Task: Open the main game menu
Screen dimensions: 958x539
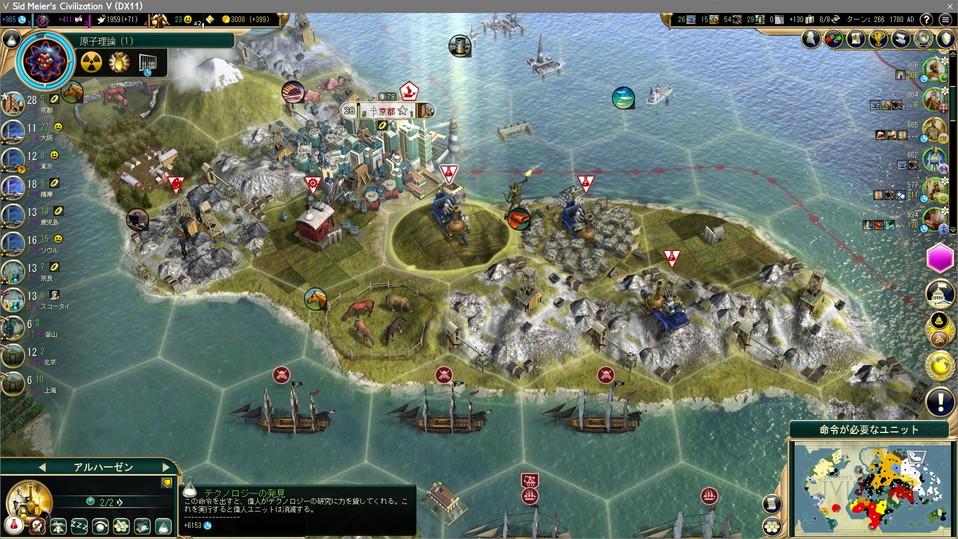Action: (947, 19)
